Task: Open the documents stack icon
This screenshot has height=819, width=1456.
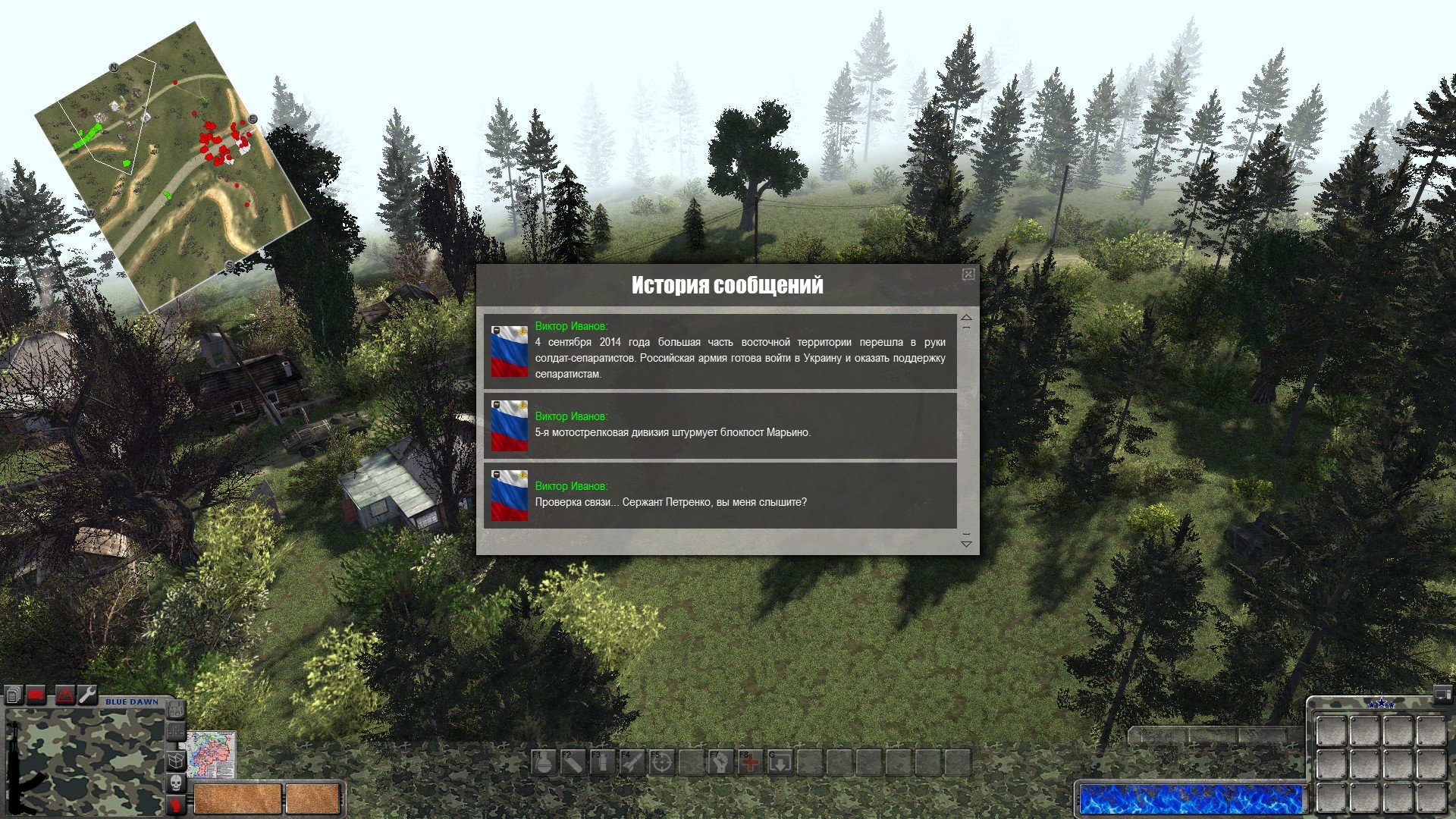Action: click(14, 695)
